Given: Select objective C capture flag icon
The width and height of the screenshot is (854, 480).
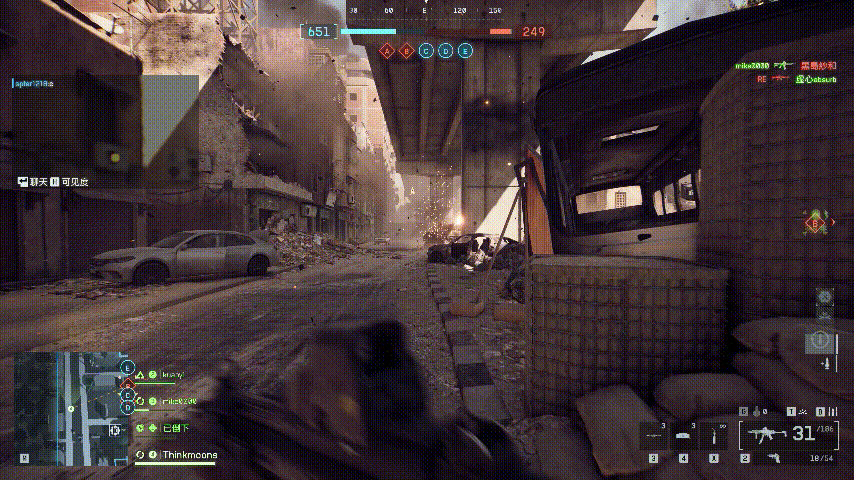Looking at the screenshot, I should click(426, 50).
